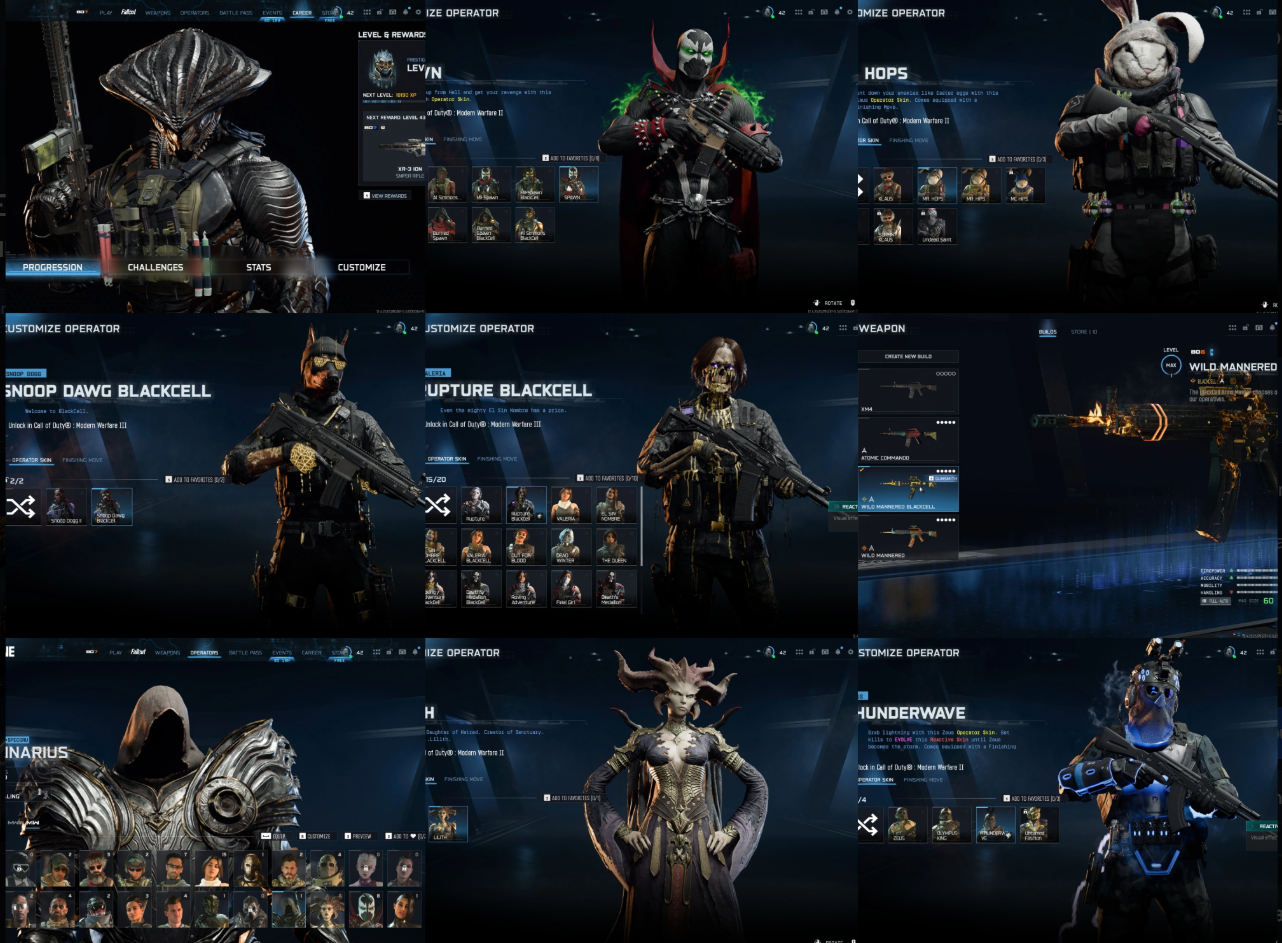This screenshot has width=1282, height=943.
Task: Open Gunsmith on the Wild Mannered Blackcell build
Action: (945, 479)
